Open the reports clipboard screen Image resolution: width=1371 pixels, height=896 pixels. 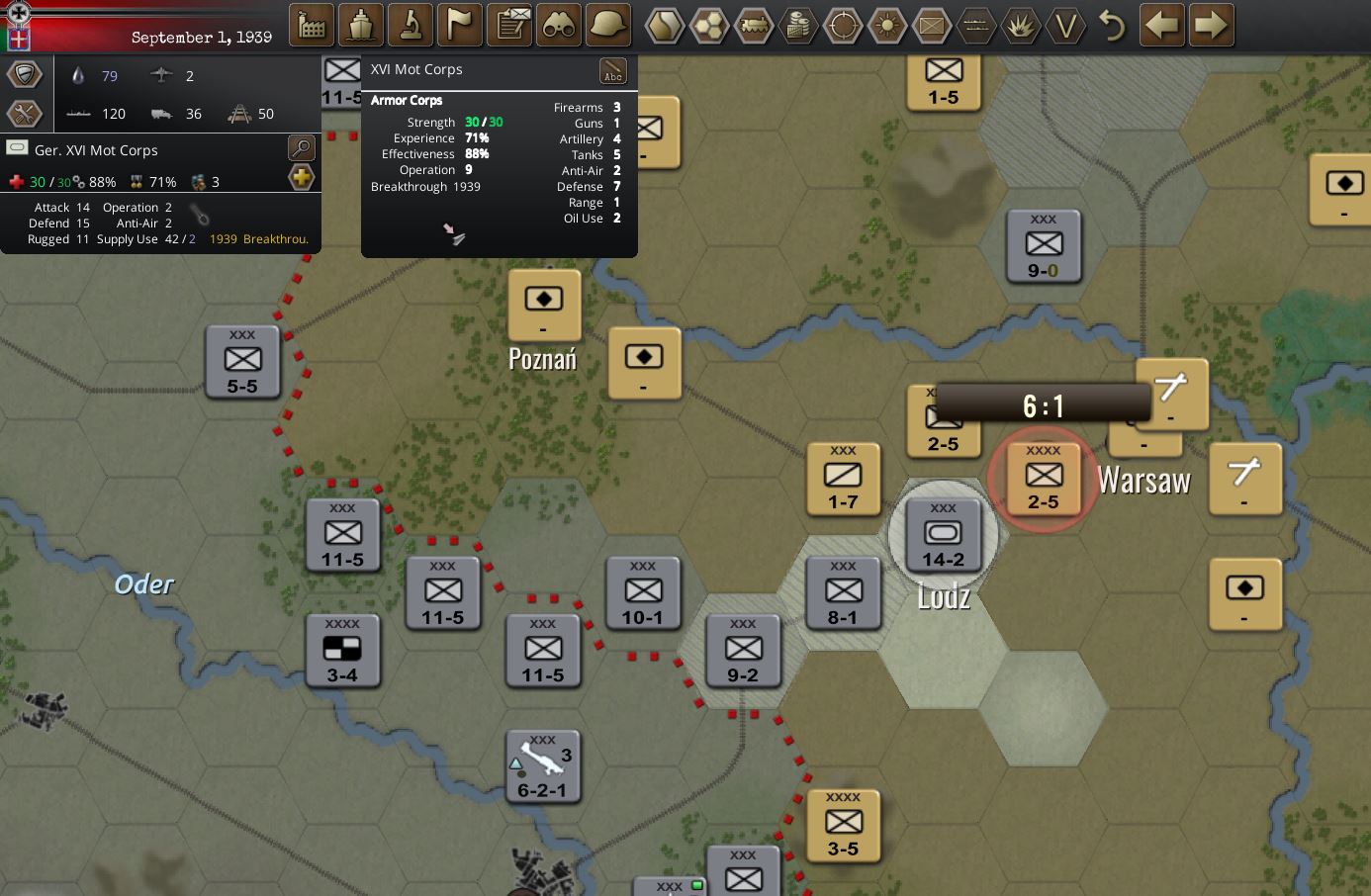click(508, 25)
